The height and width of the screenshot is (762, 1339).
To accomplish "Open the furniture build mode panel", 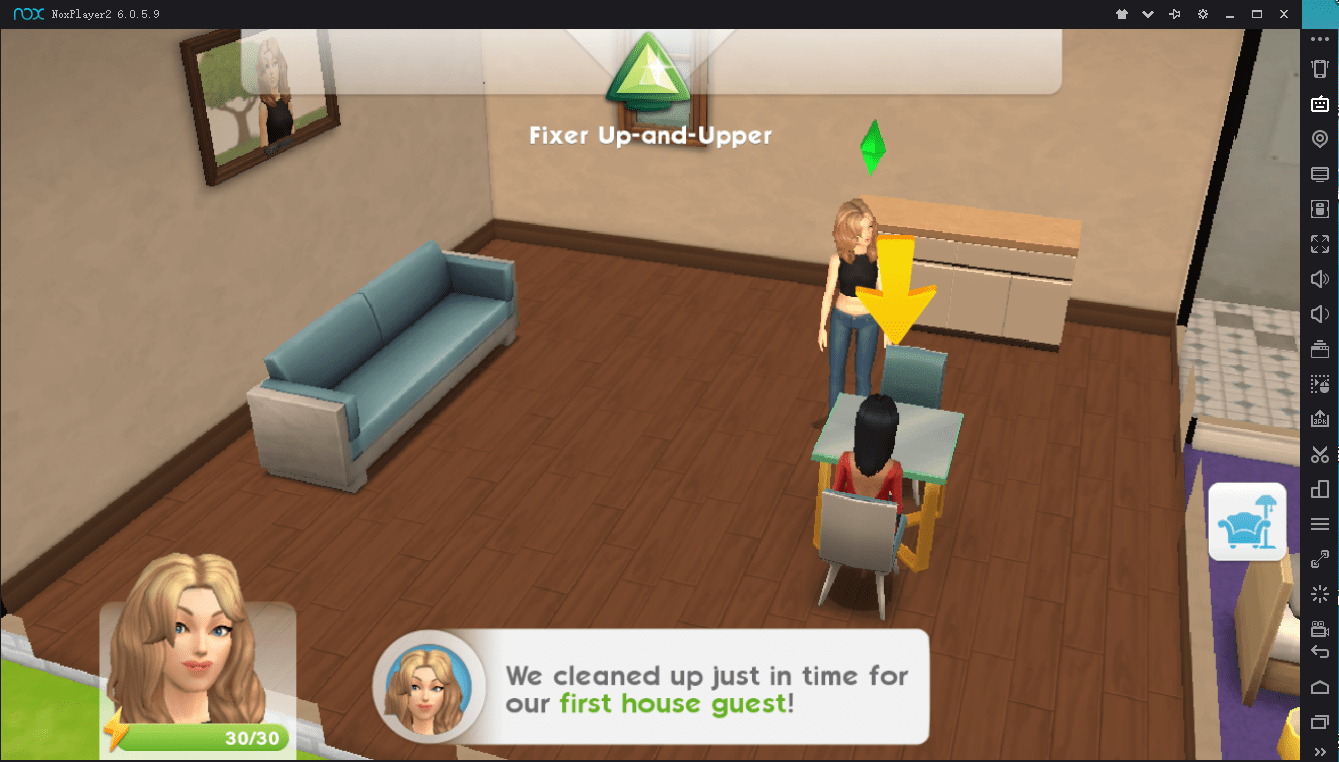I will (1247, 521).
